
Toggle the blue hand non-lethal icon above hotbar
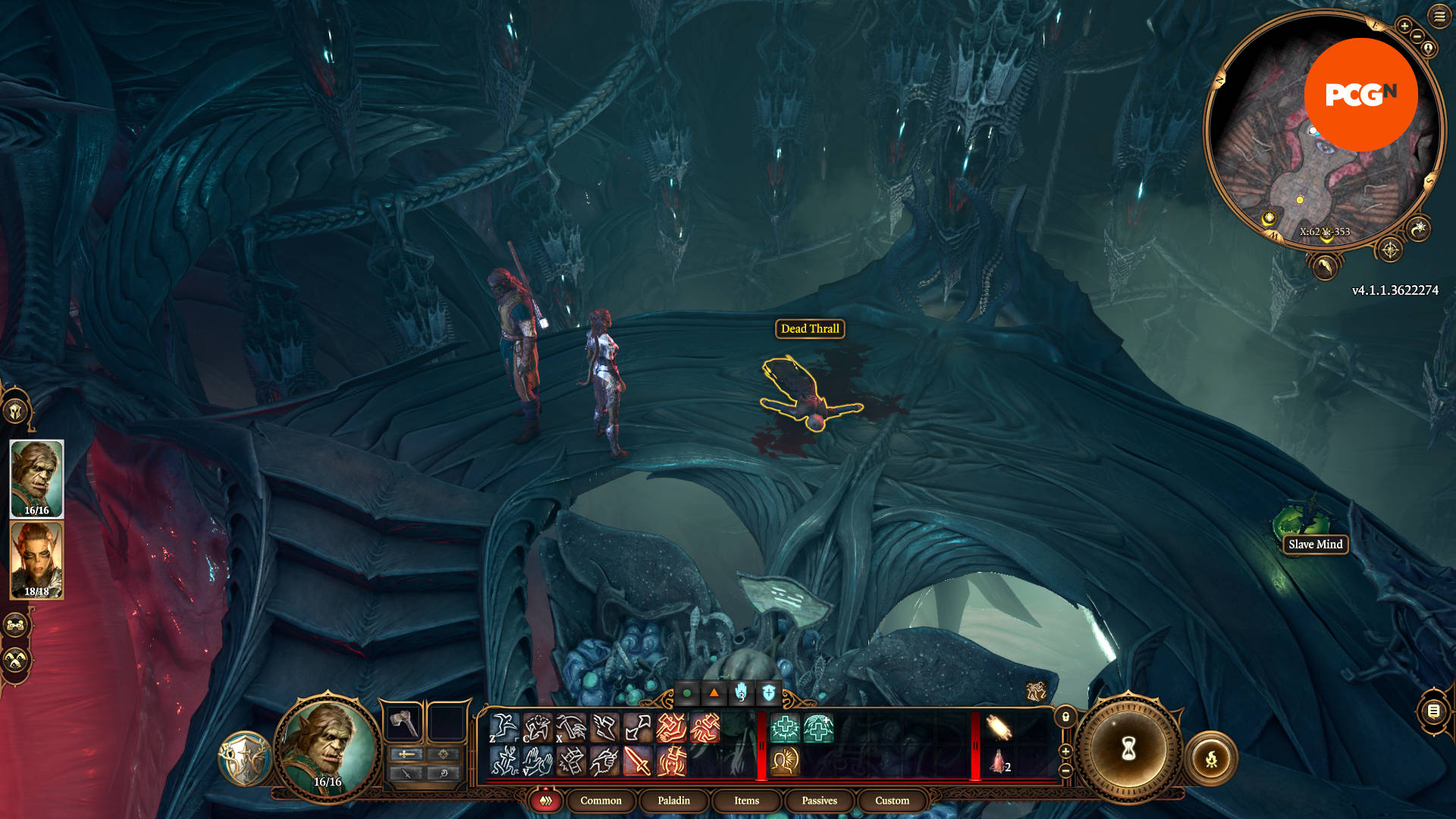tap(740, 693)
